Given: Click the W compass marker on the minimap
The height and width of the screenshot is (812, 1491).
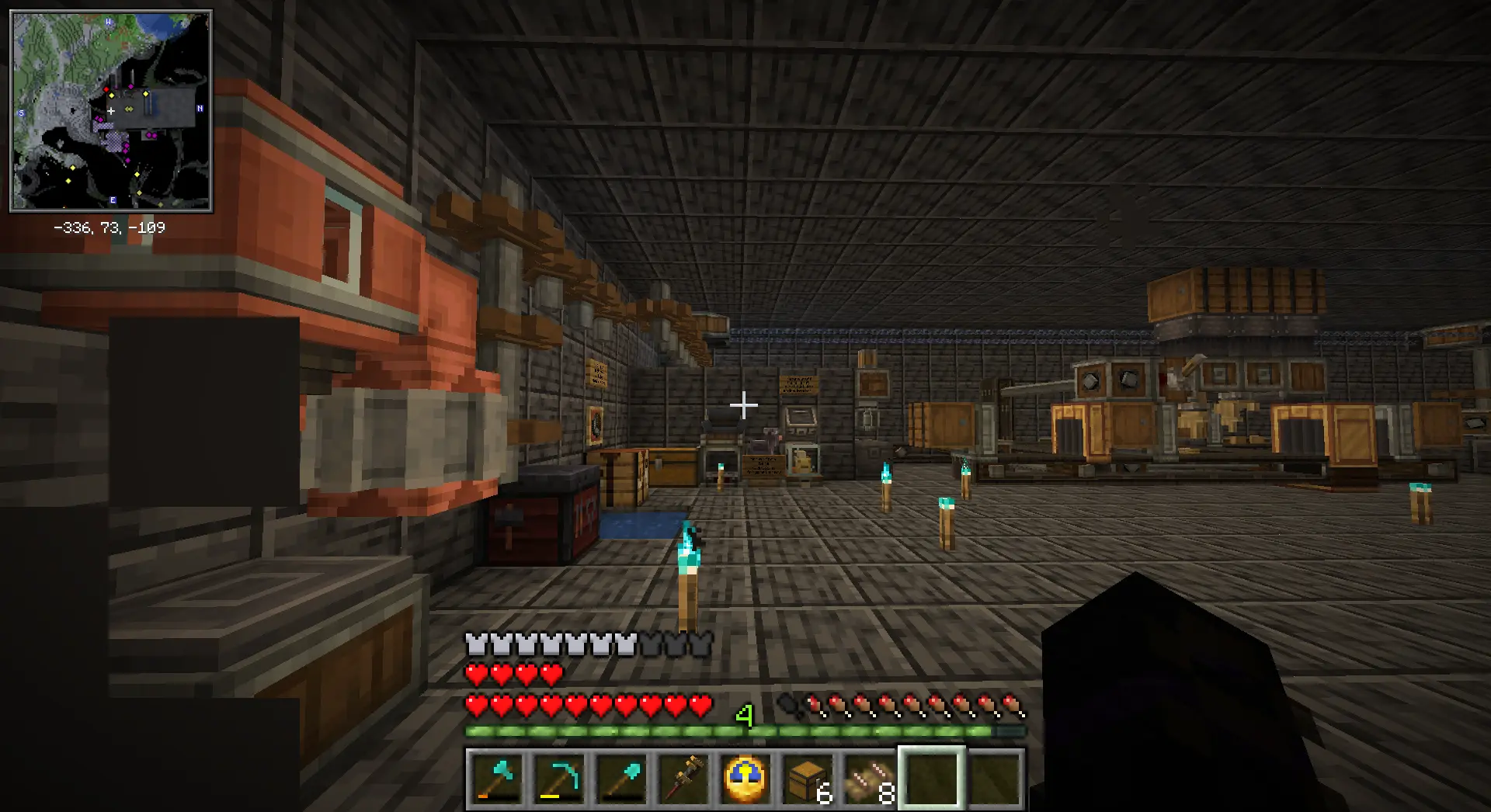Looking at the screenshot, I should [x=109, y=23].
